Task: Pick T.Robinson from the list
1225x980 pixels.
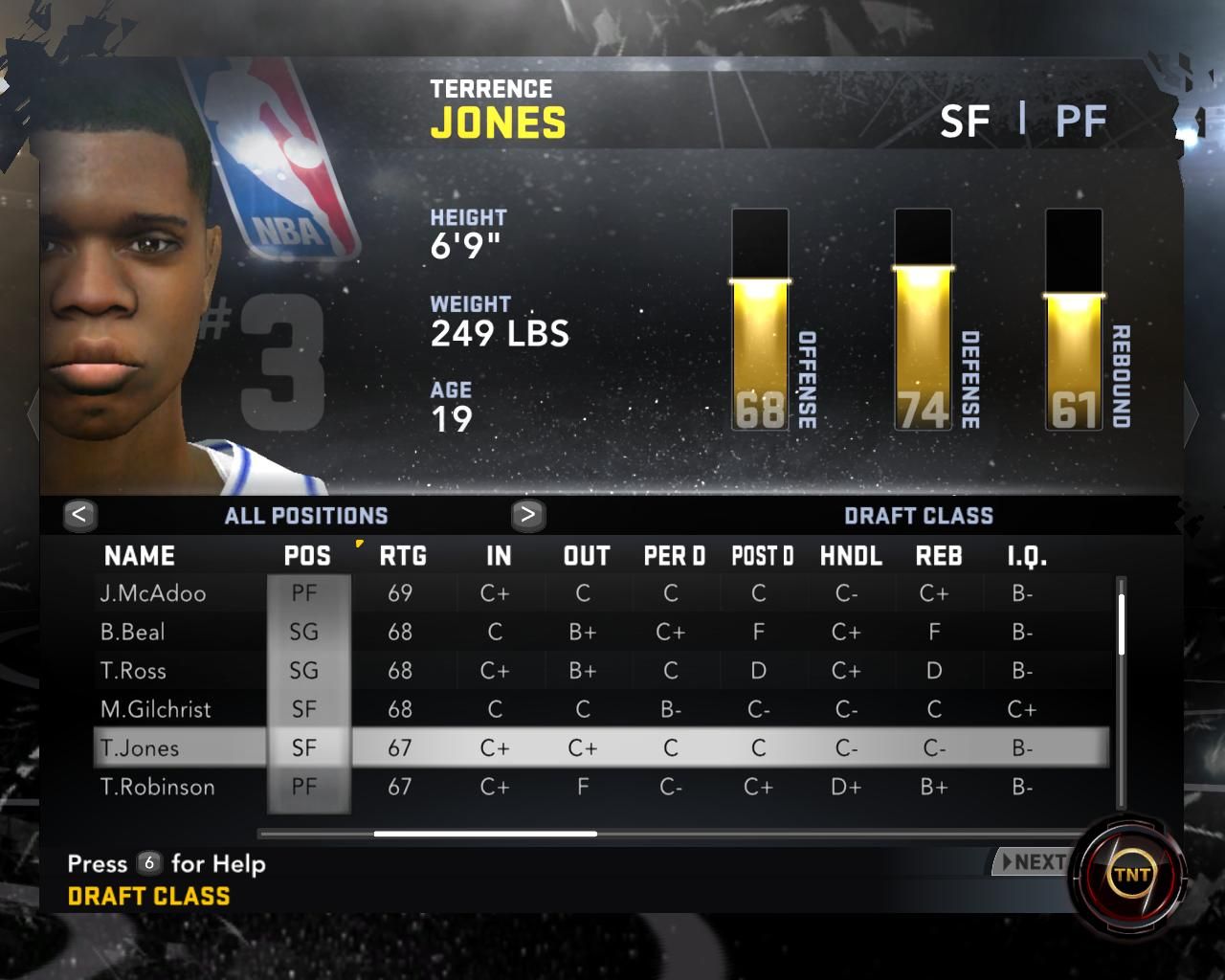Action: (x=158, y=788)
